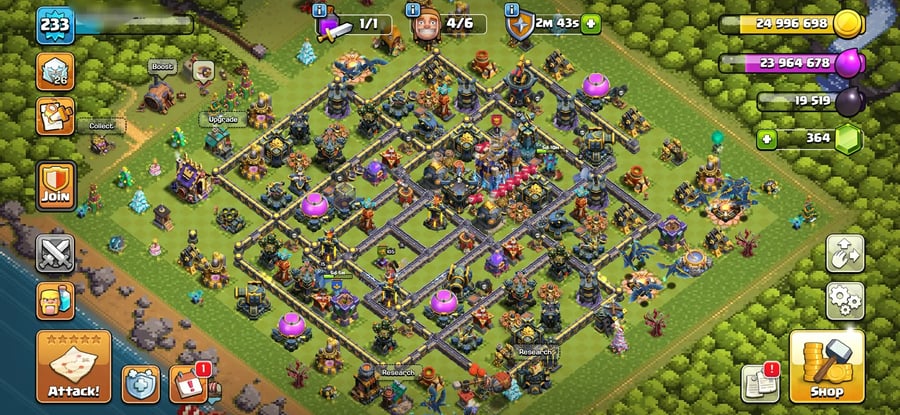This screenshot has height=415, width=900.
Task: Open the calendar events icon with red badge
Action: tap(188, 381)
